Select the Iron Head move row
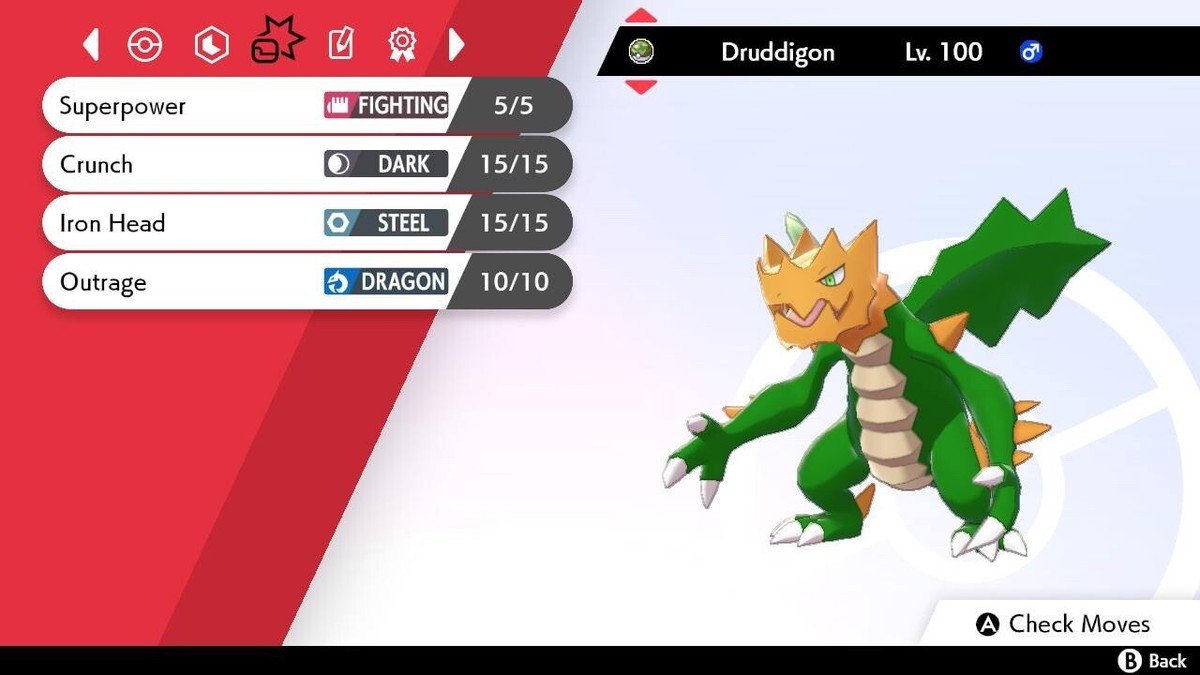1200x675 pixels. [300, 223]
